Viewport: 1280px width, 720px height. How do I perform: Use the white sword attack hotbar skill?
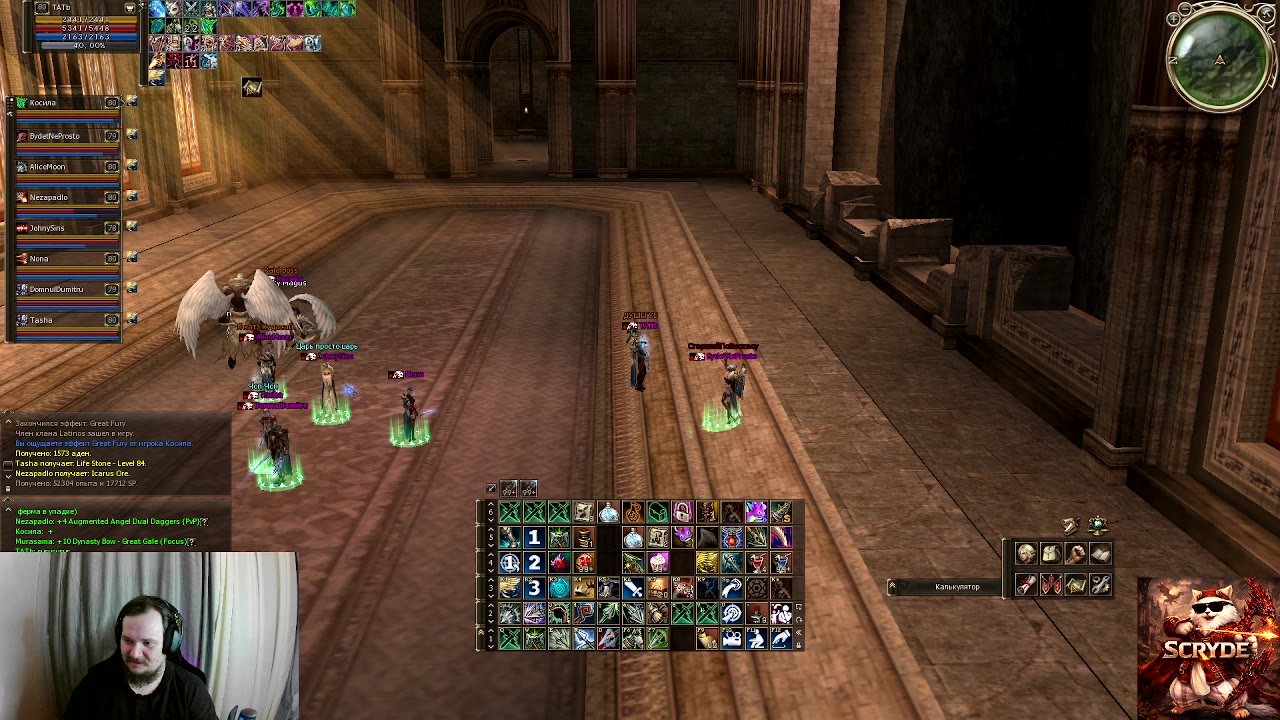(x=633, y=588)
